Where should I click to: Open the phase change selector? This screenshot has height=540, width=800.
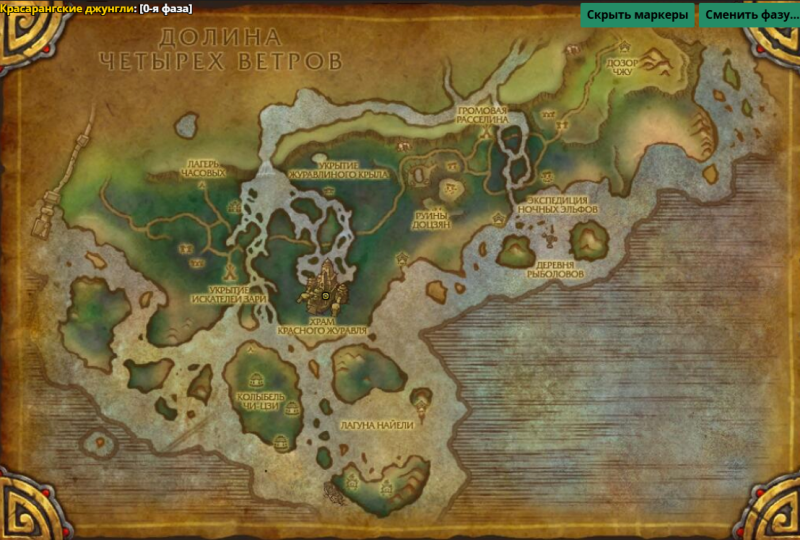tap(746, 15)
